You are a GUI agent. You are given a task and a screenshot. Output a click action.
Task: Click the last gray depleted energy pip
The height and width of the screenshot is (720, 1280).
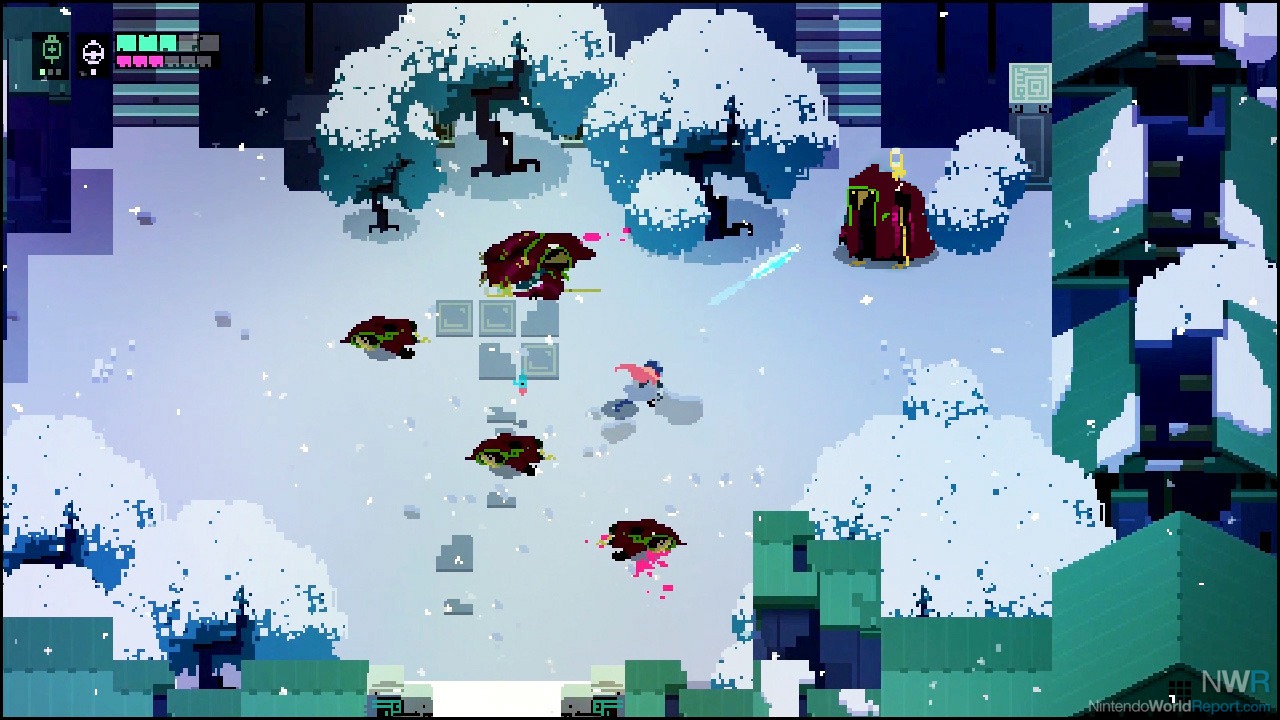[x=203, y=61]
